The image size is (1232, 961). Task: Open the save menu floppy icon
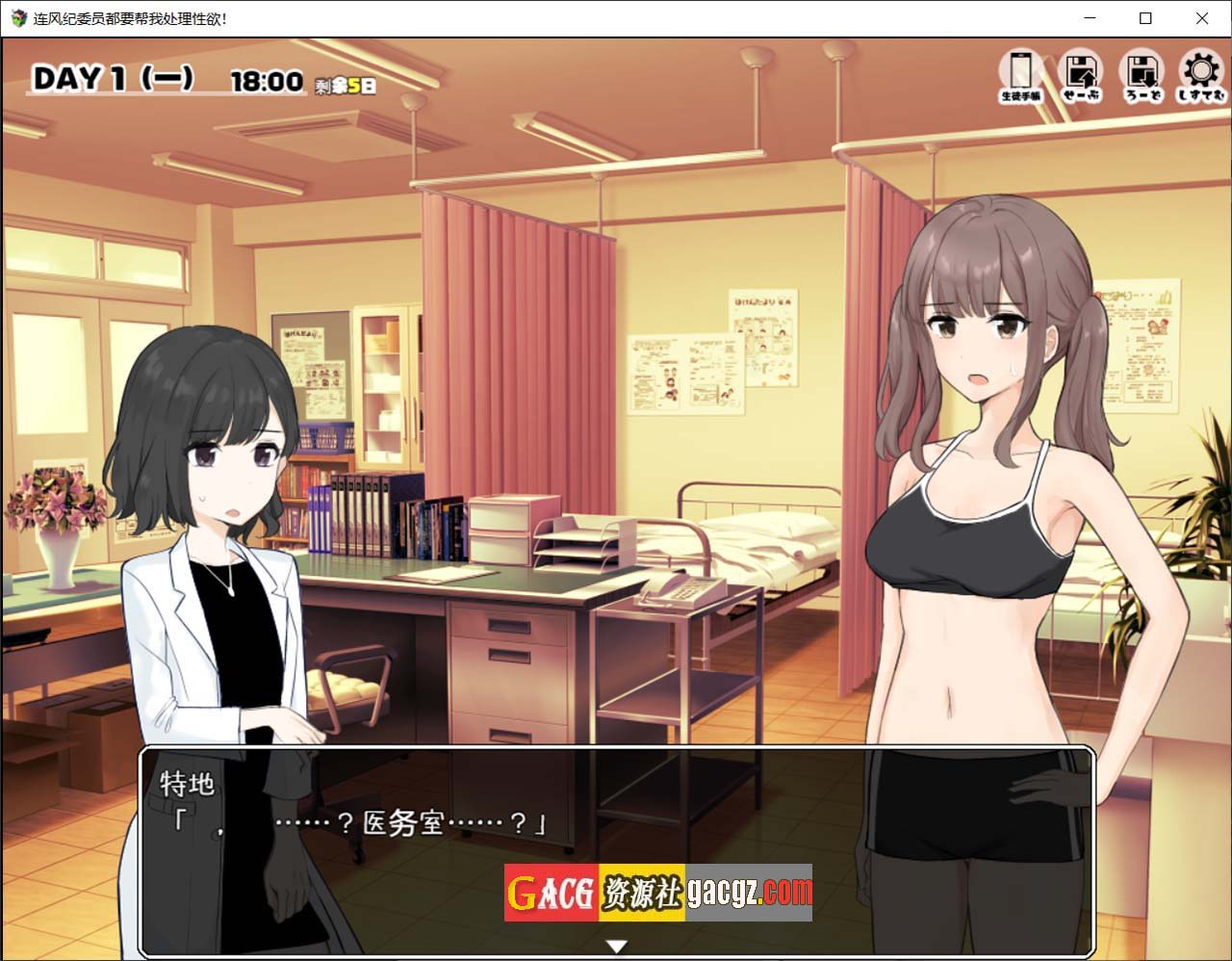pyautogui.click(x=1081, y=73)
